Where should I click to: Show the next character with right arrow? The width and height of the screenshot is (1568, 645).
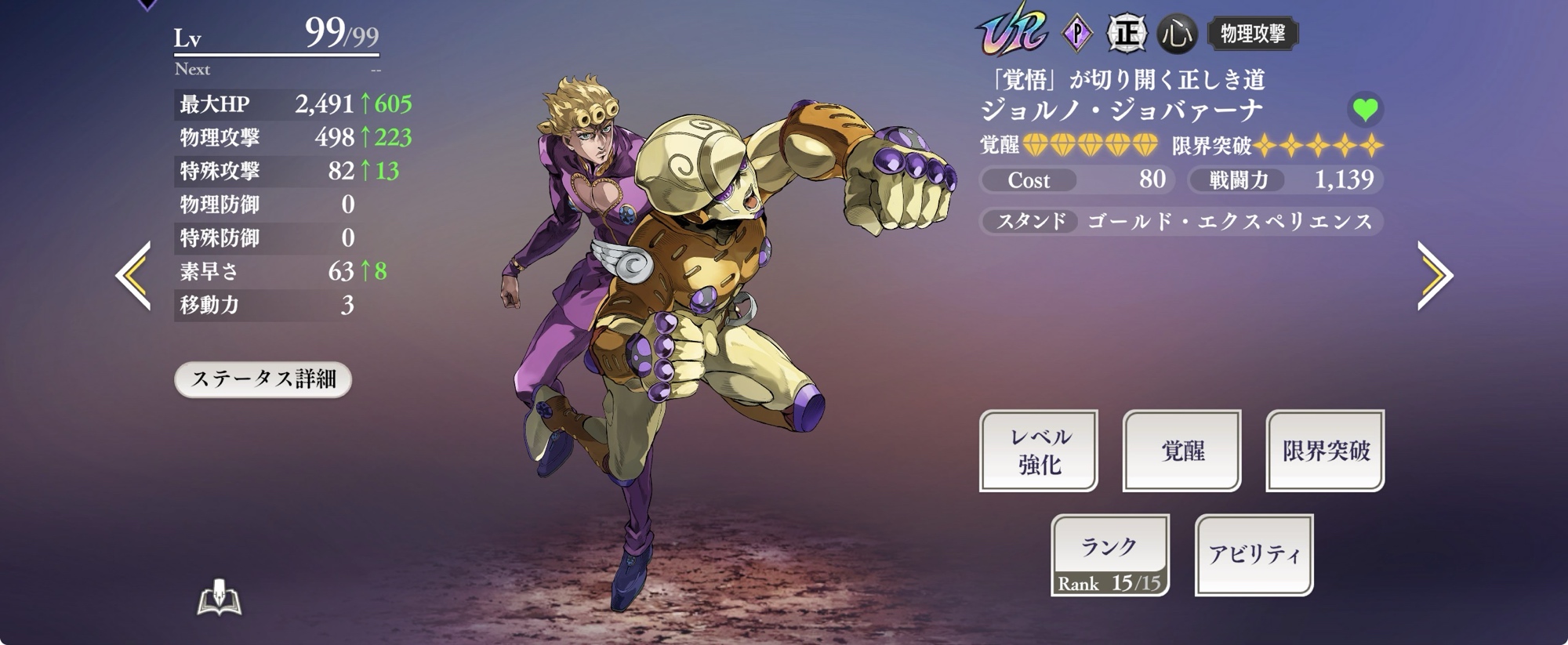coord(1434,276)
